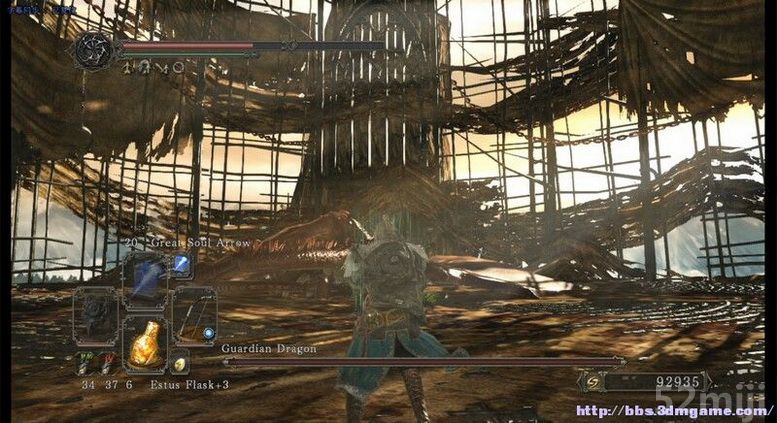Select the Great Soul Arrow spell slot
Image resolution: width=777 pixels, height=423 pixels.
click(x=146, y=280)
